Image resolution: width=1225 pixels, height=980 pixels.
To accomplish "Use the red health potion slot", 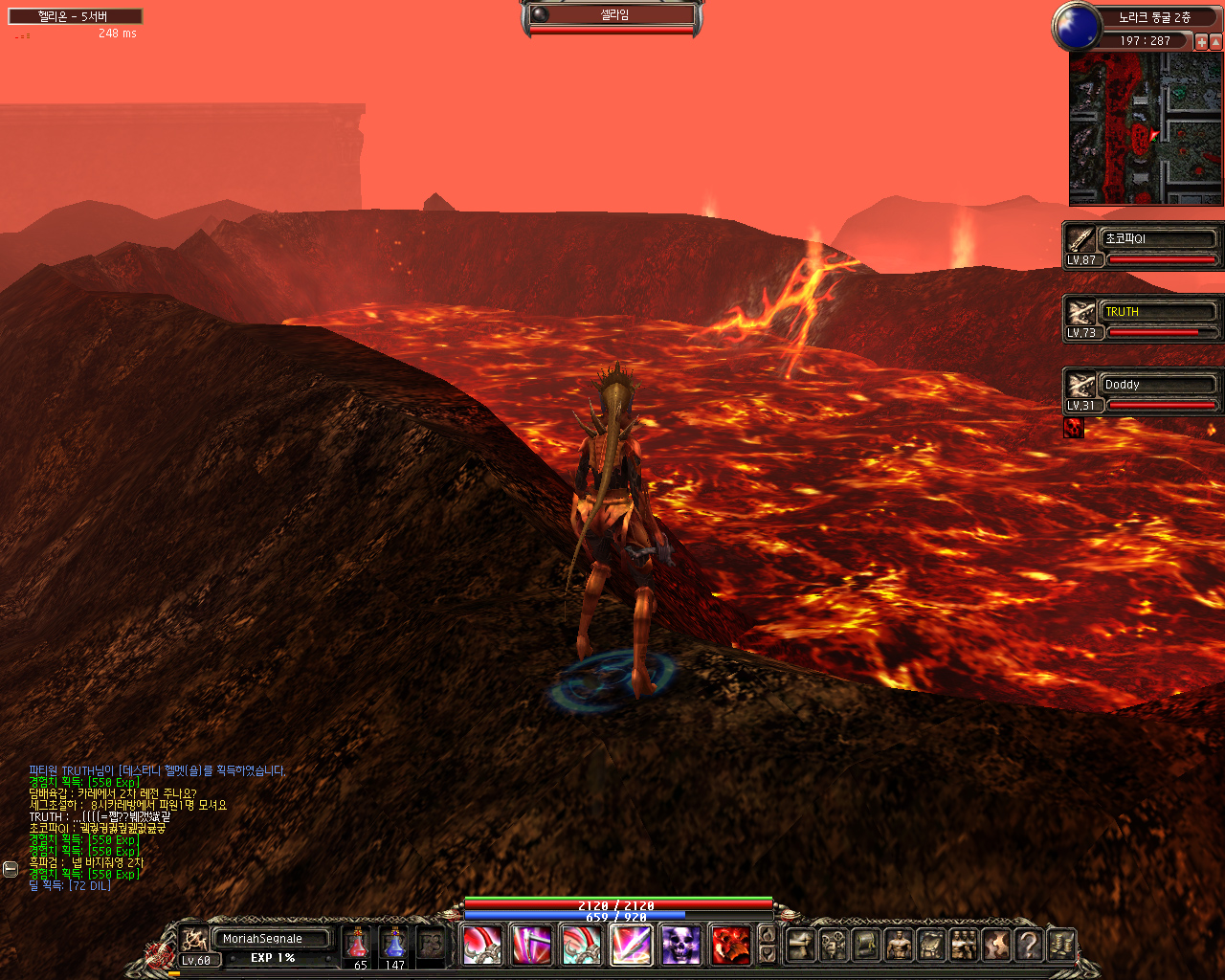I will [x=357, y=944].
